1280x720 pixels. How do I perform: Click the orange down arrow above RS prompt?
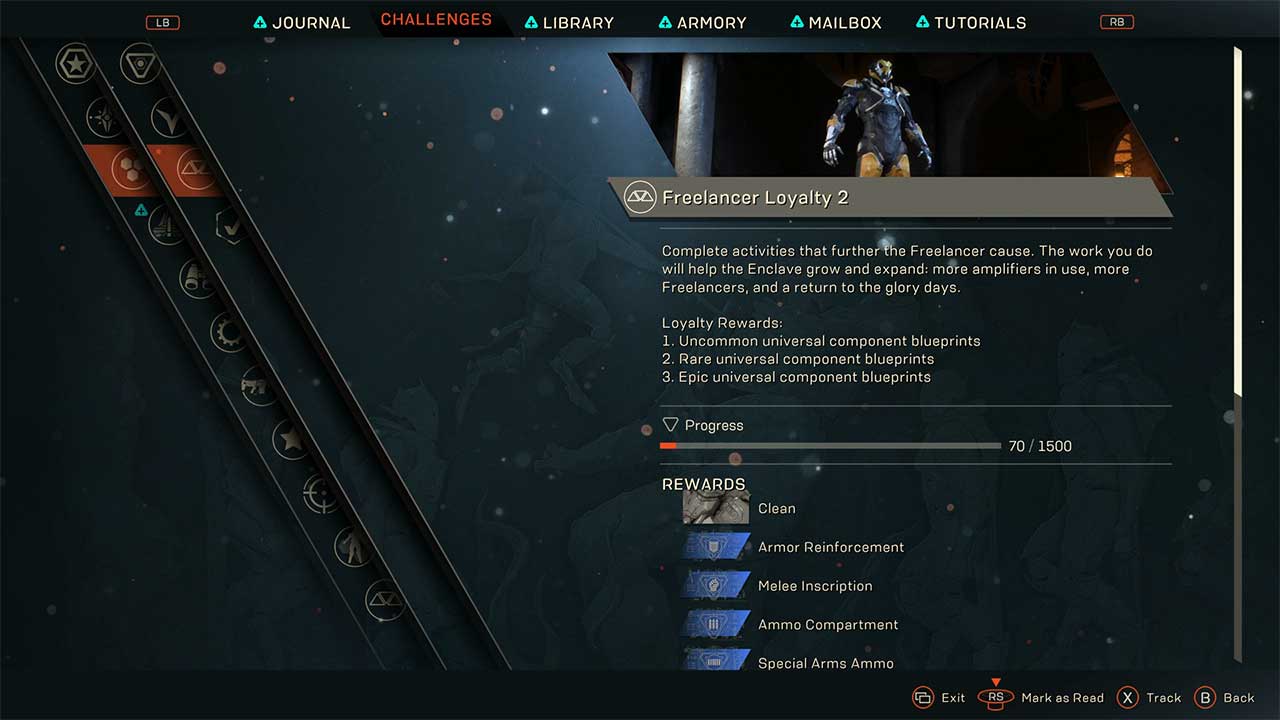(x=995, y=683)
